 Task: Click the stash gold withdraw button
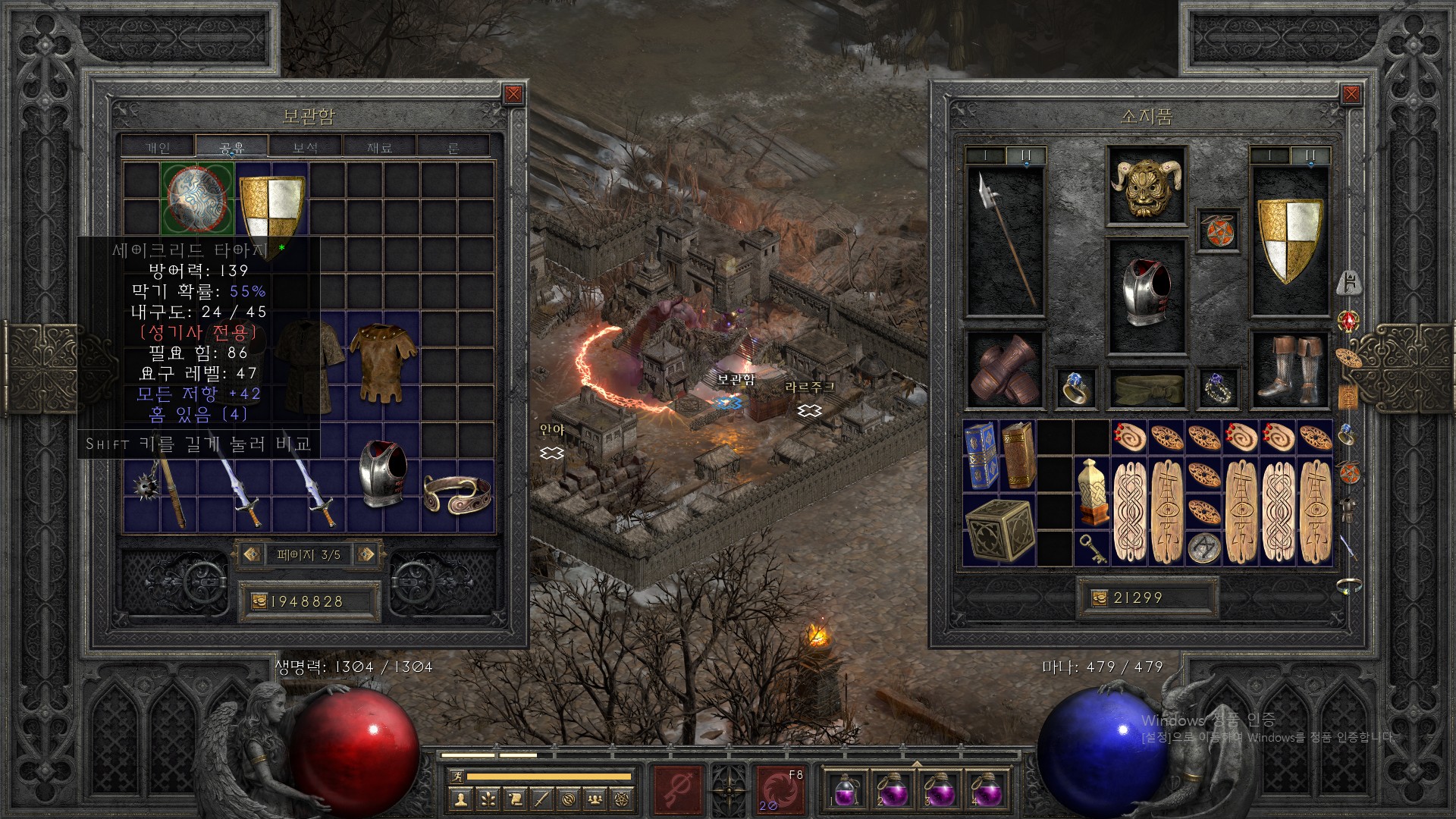pos(259,601)
